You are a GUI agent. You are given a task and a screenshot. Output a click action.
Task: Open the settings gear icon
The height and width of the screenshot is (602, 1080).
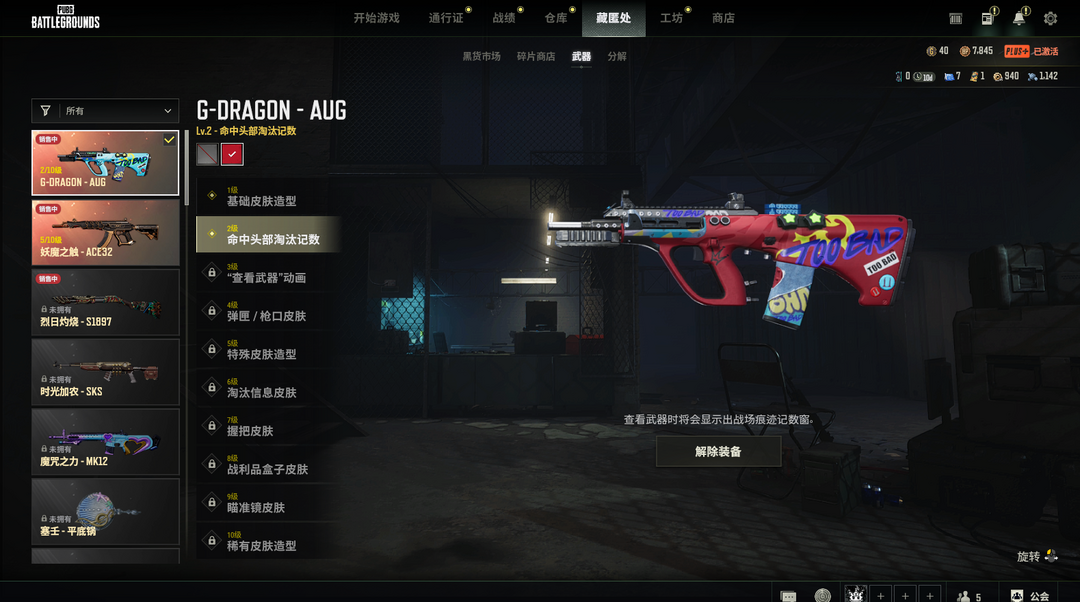click(1050, 18)
